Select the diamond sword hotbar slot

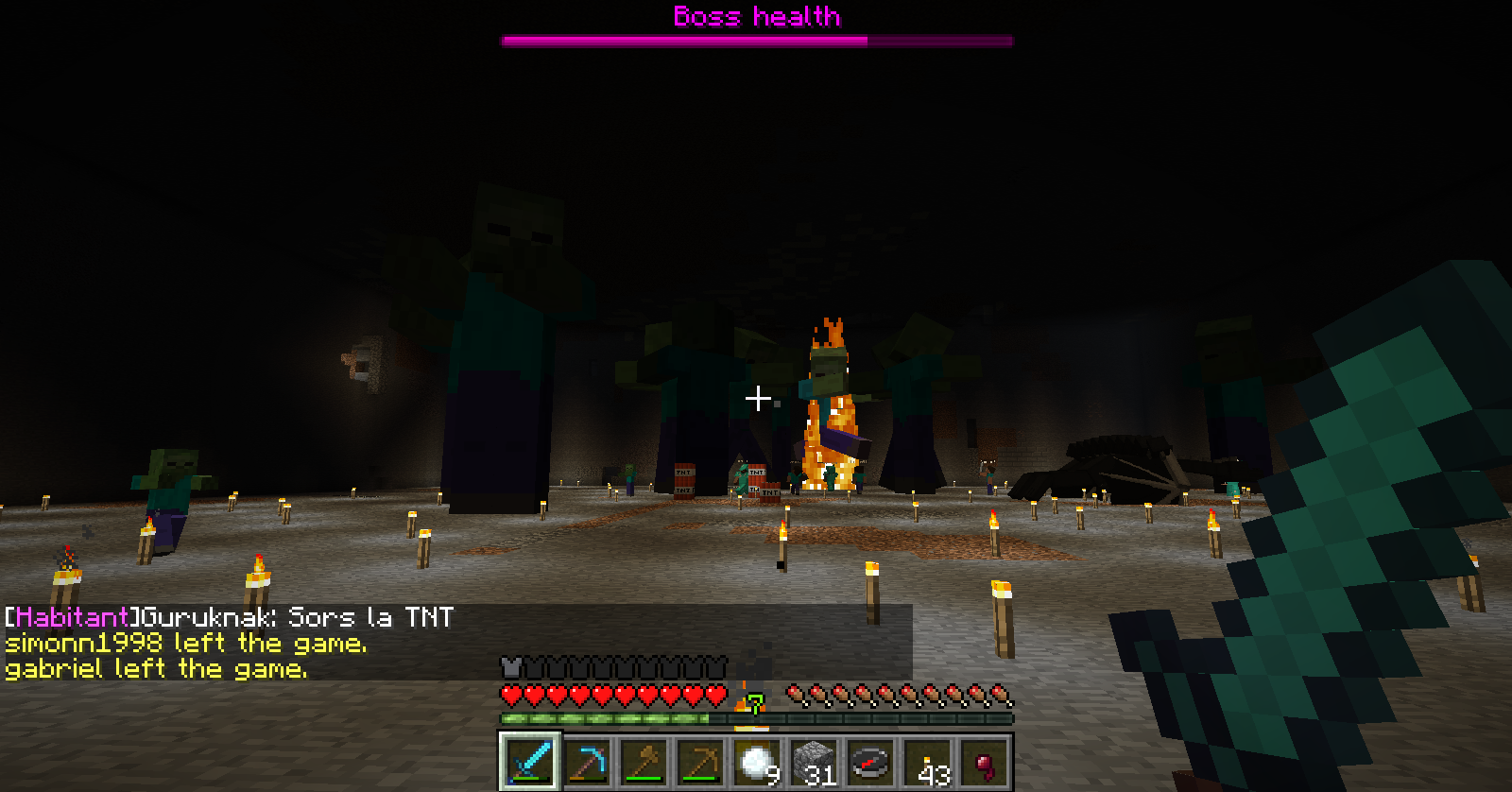click(530, 762)
